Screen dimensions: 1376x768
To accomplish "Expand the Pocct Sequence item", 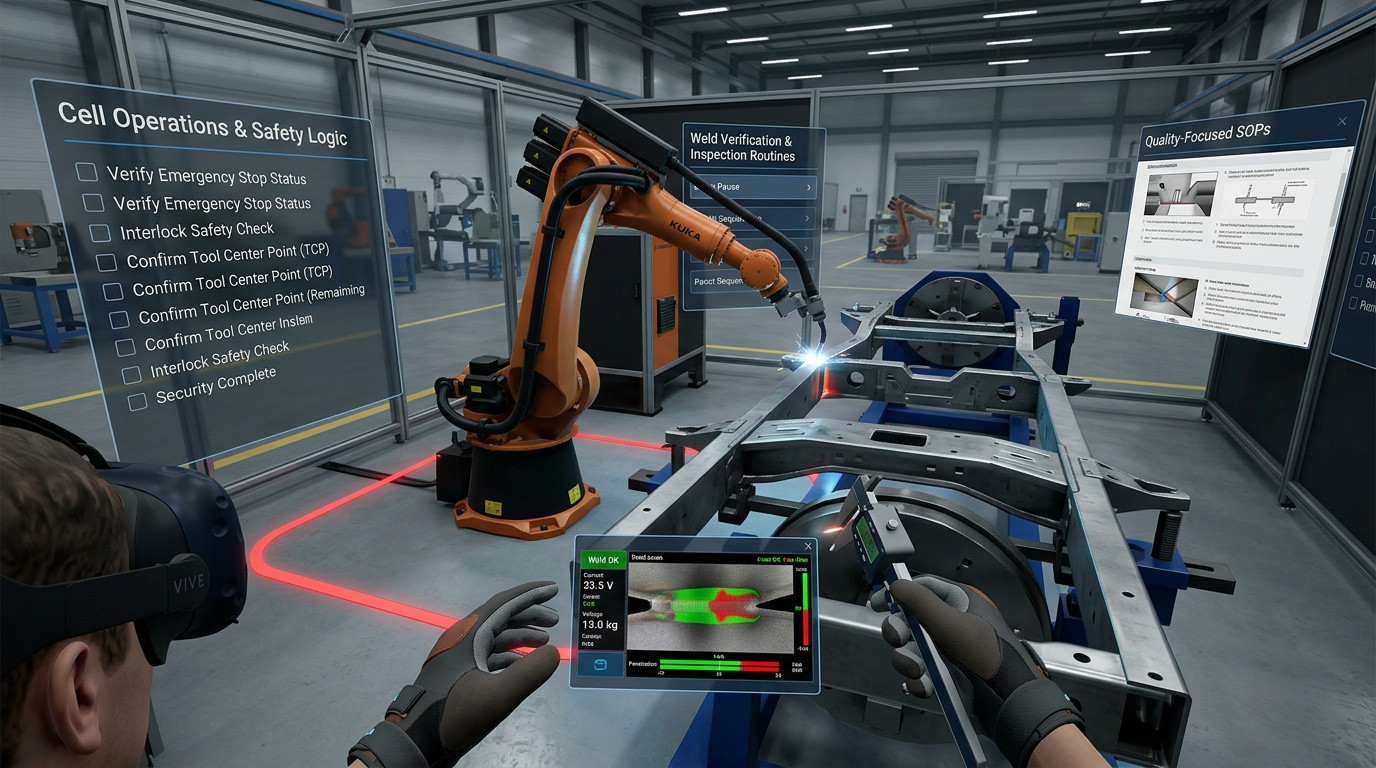I will point(720,281).
